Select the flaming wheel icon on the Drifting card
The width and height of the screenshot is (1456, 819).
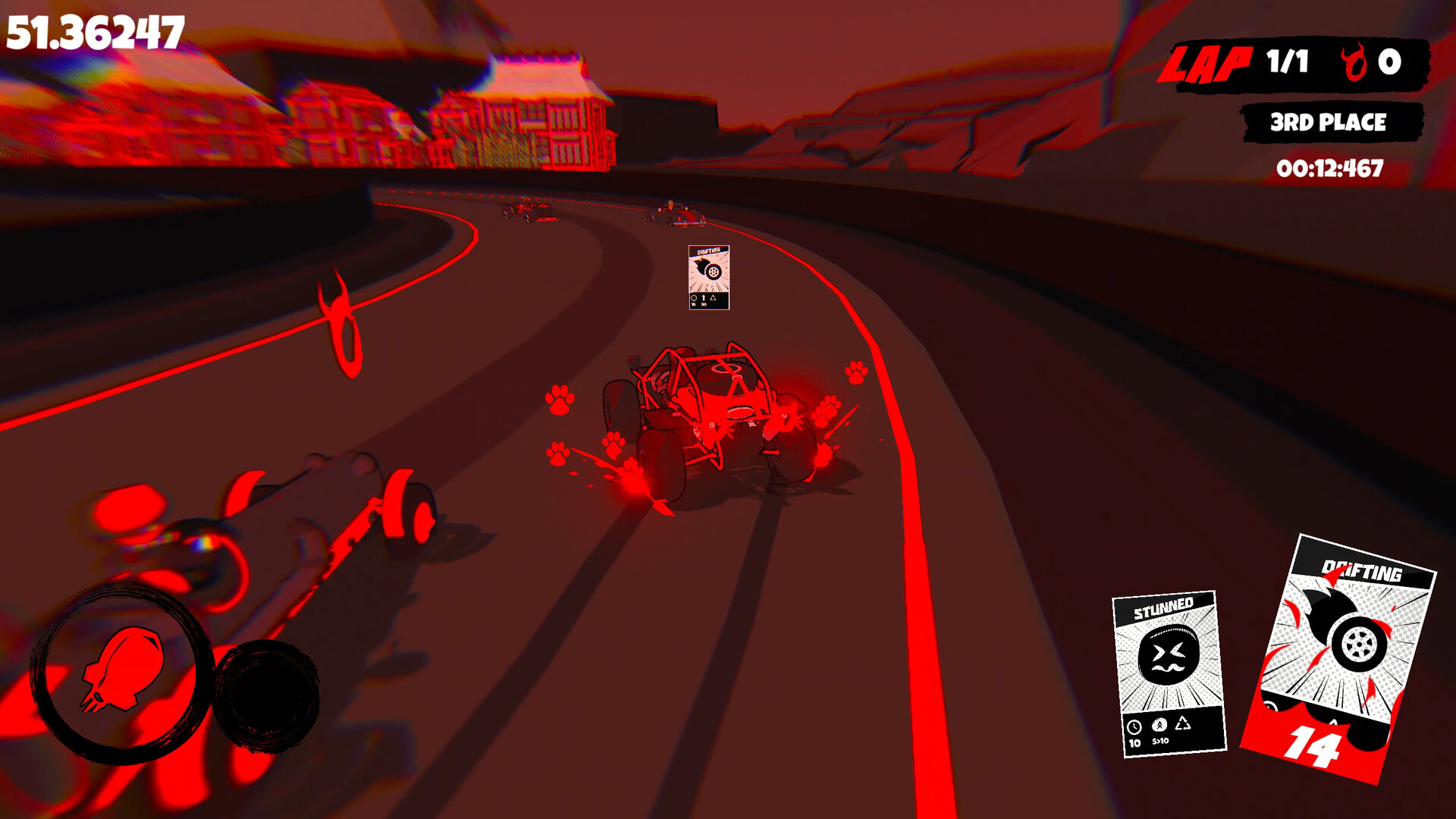click(1359, 645)
